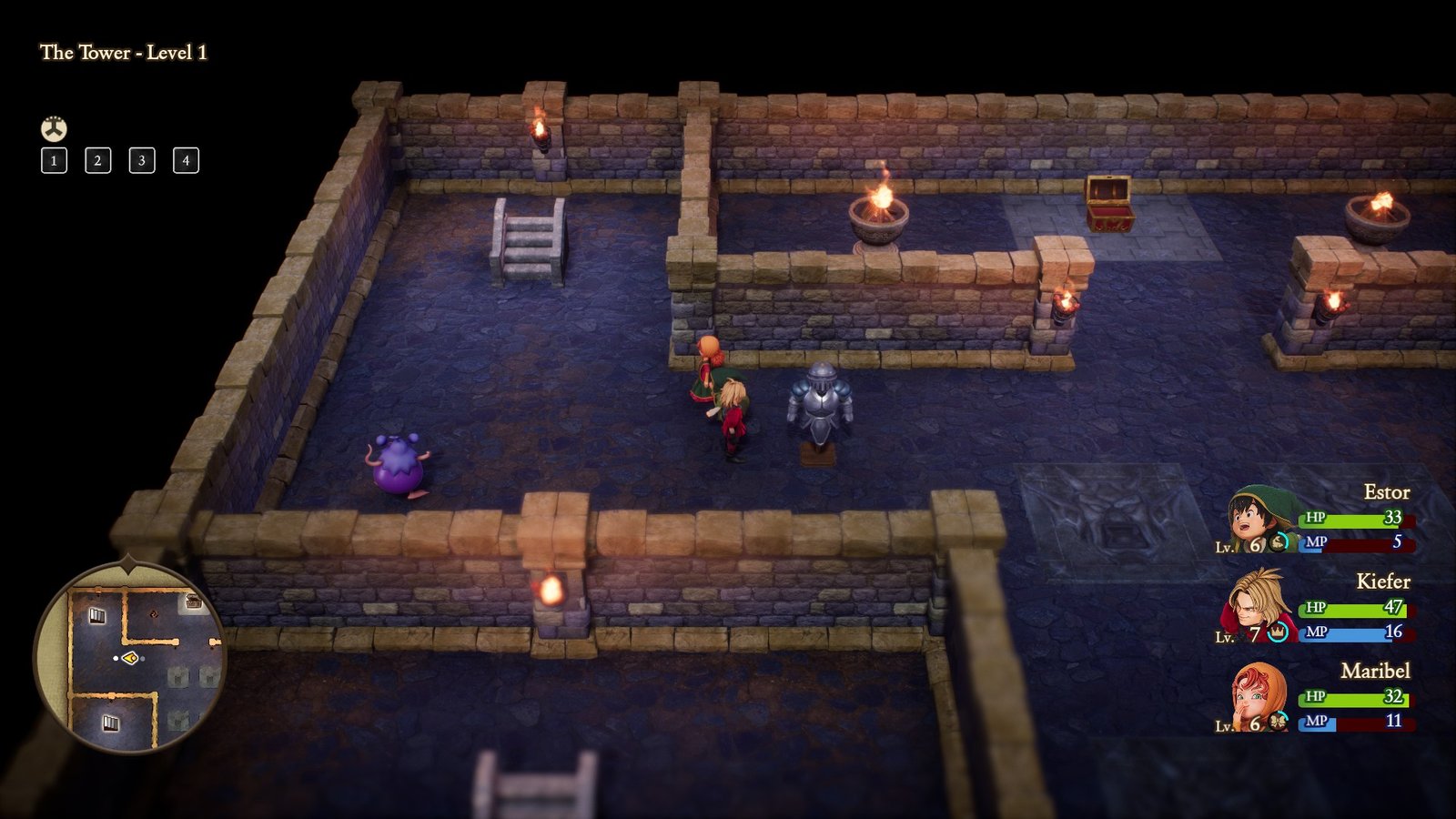Viewport: 1456px width, 819px height.
Task: Click the time-of-day clock icon top-left
Action: (x=53, y=128)
